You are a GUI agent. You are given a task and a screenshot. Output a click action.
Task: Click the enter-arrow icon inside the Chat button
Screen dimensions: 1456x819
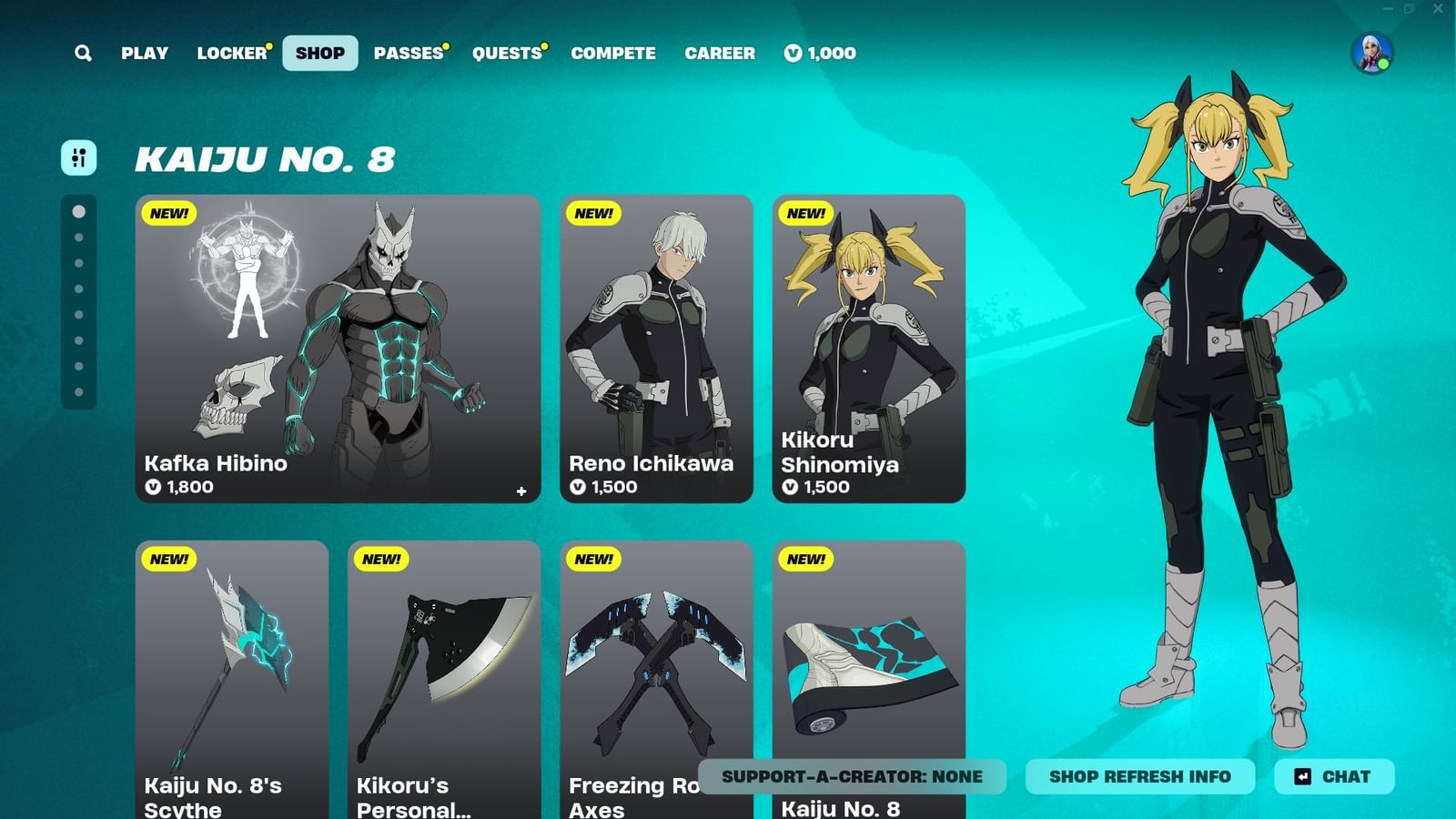(x=1299, y=776)
